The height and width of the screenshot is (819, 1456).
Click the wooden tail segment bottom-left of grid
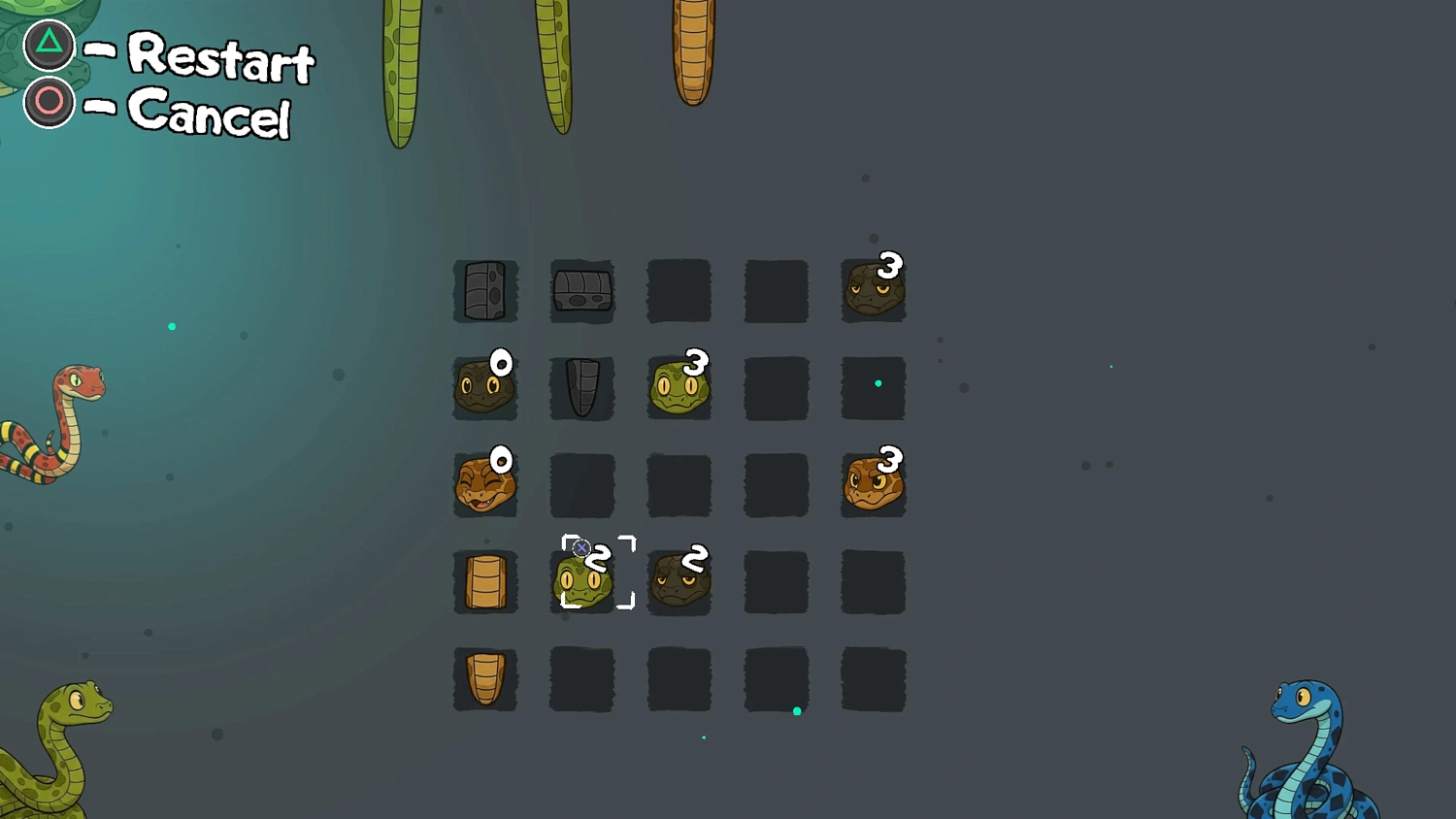(x=485, y=679)
